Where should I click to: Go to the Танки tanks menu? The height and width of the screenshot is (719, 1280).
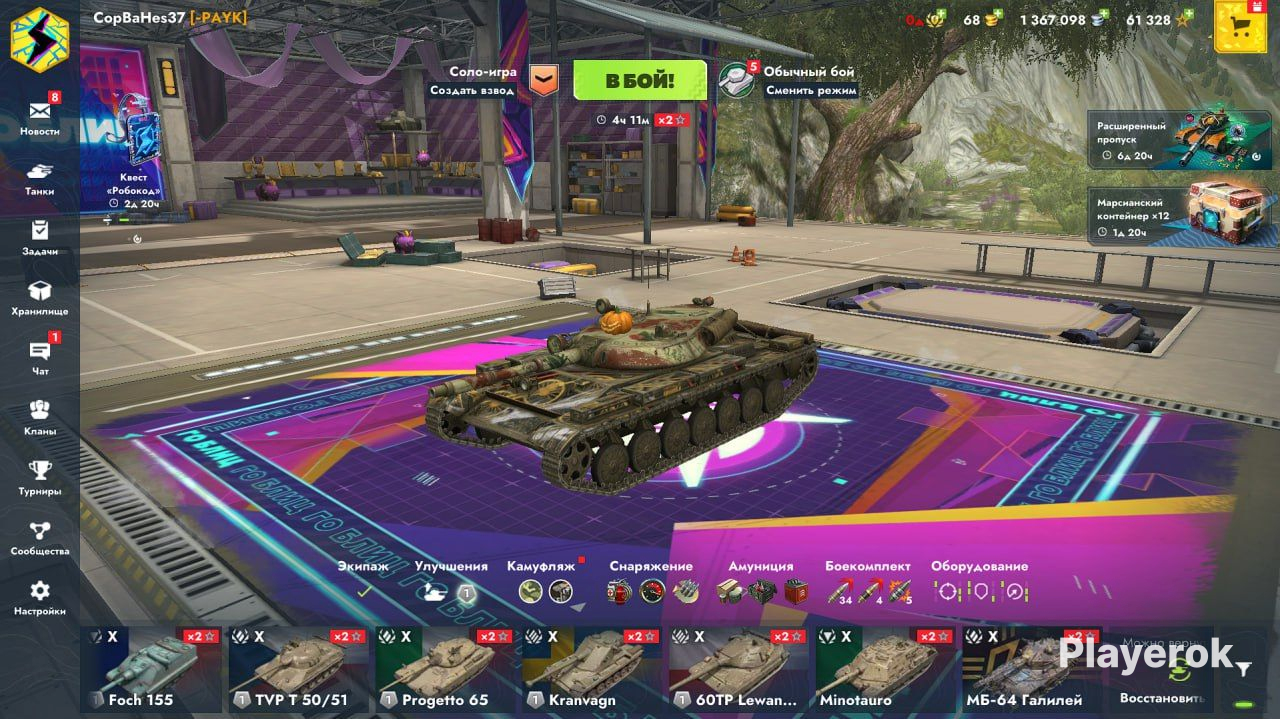pyautogui.click(x=40, y=176)
